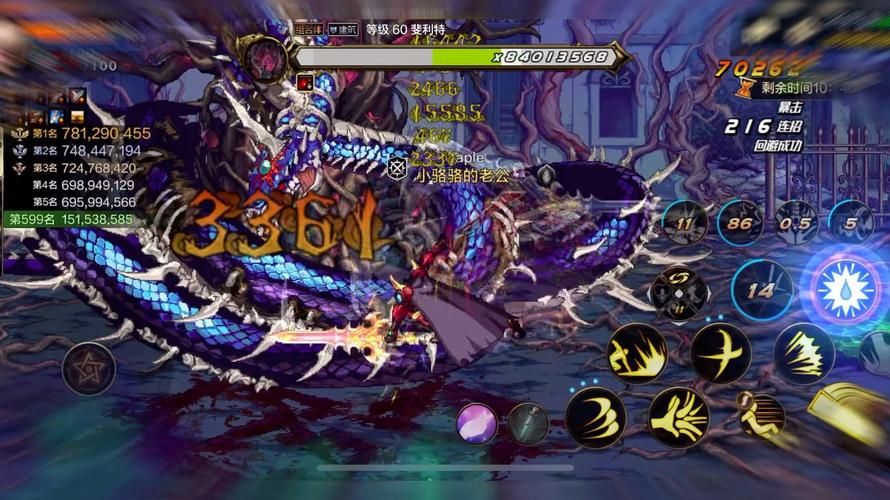The image size is (890, 500).
Task: Select the dagger quick-slot item
Action: (527, 423)
